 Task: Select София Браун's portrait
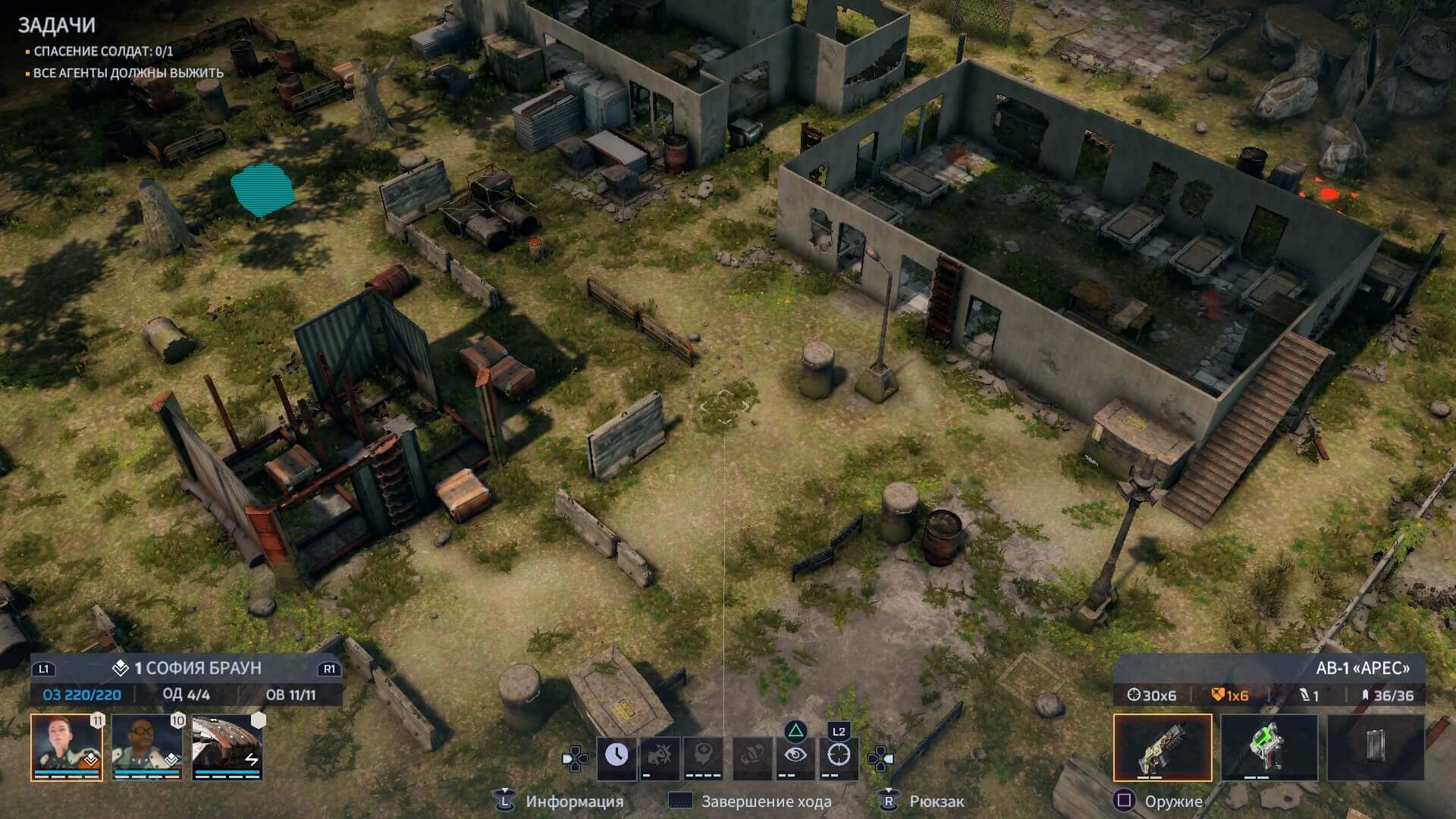click(x=67, y=746)
